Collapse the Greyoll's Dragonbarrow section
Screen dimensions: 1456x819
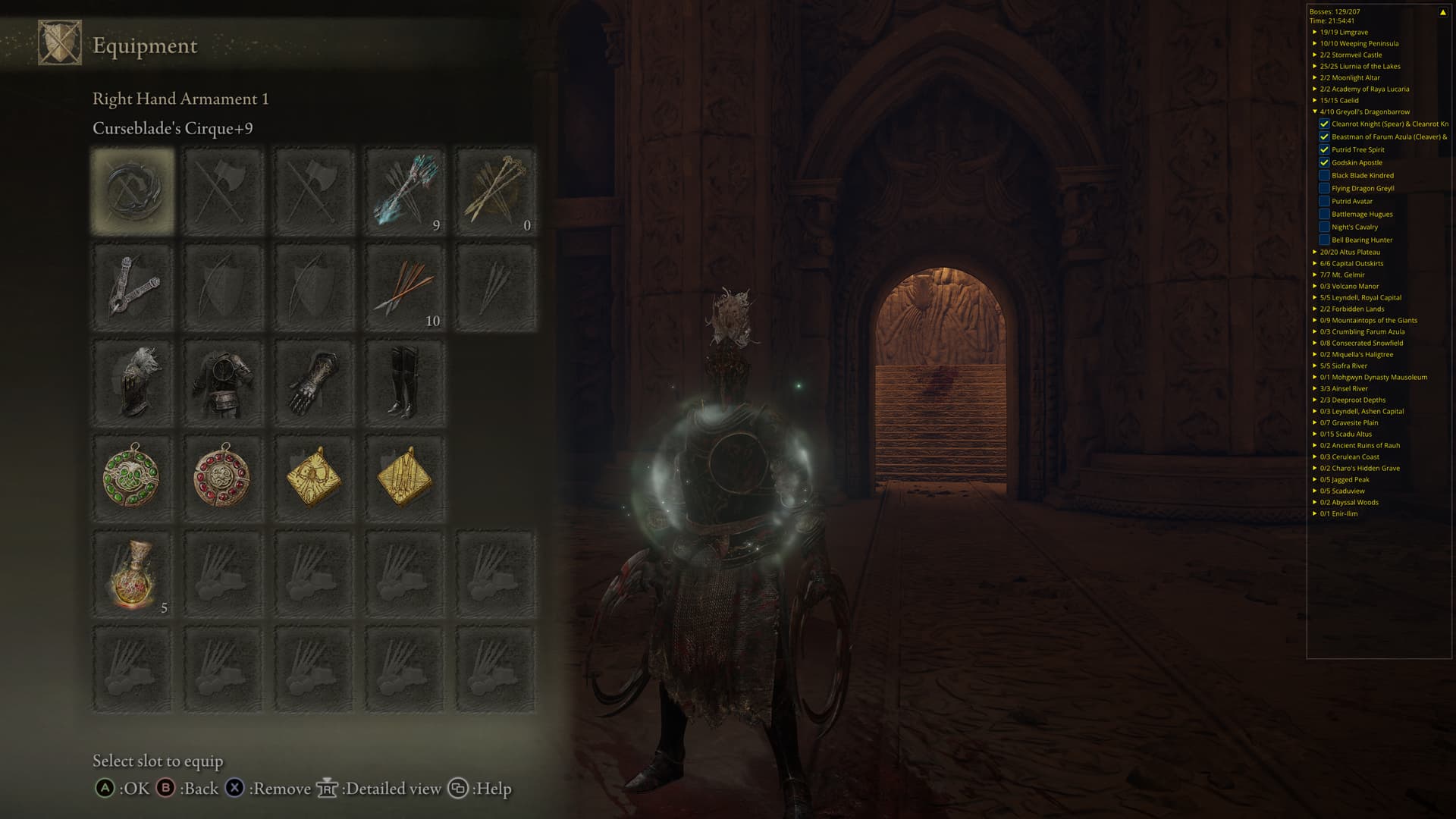1315,111
